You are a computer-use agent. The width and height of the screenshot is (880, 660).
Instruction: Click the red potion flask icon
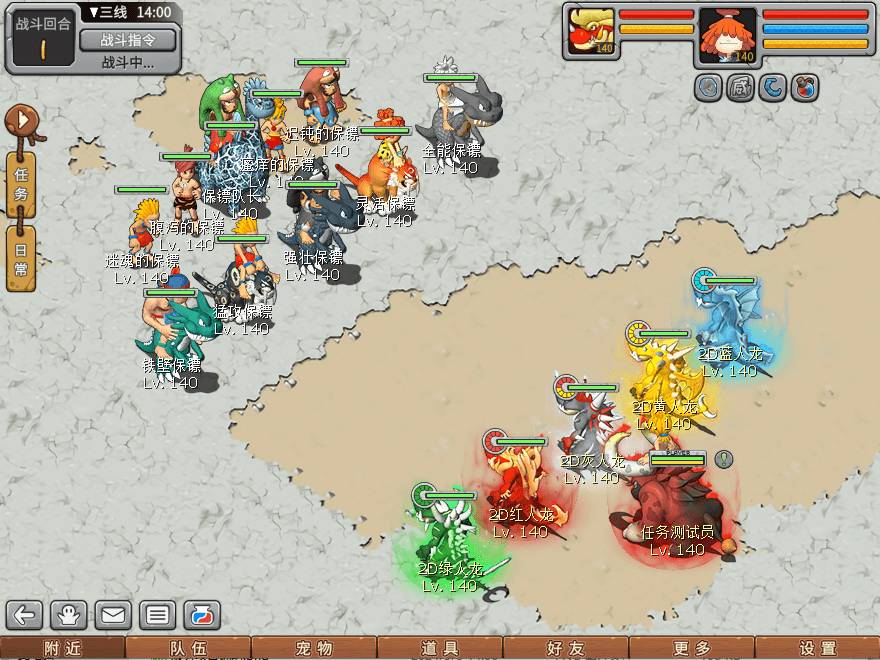tap(803, 88)
